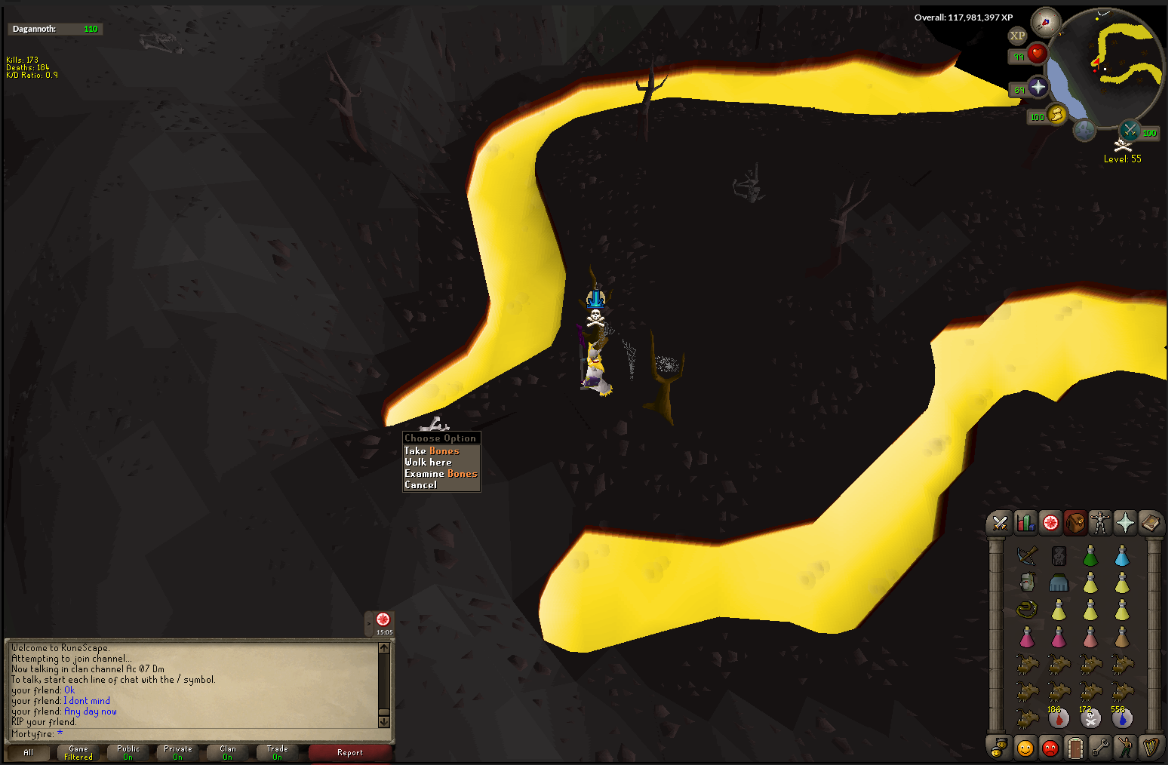Open the wrench Settings tab
Screen dimensions: 1168x765
[x=1101, y=746]
